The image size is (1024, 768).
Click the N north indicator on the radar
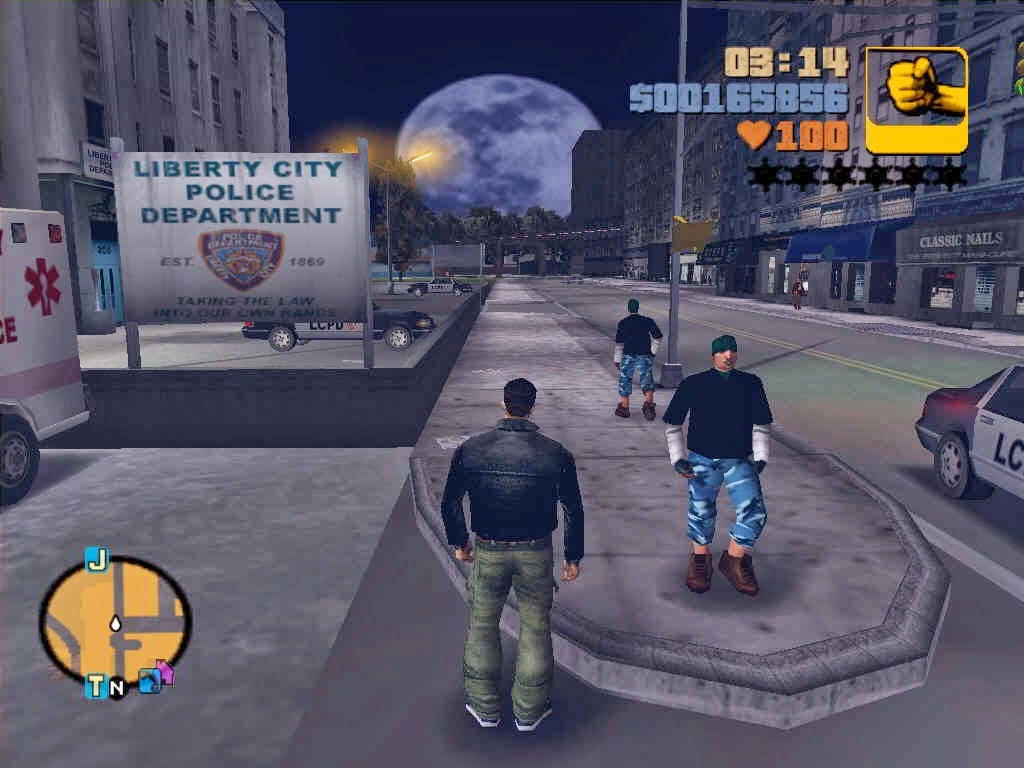[117, 688]
